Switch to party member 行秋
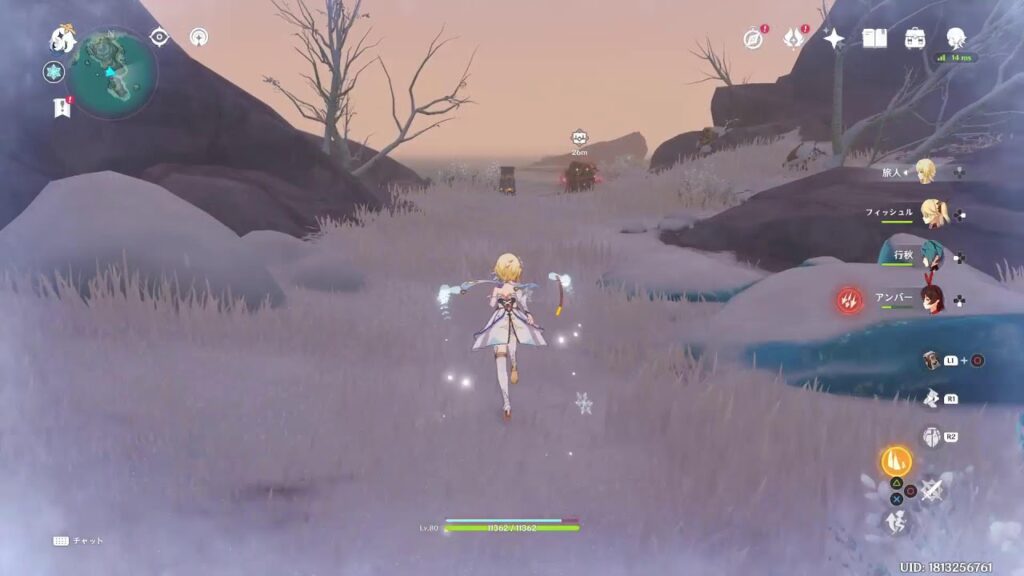1024x576 pixels. click(x=932, y=256)
